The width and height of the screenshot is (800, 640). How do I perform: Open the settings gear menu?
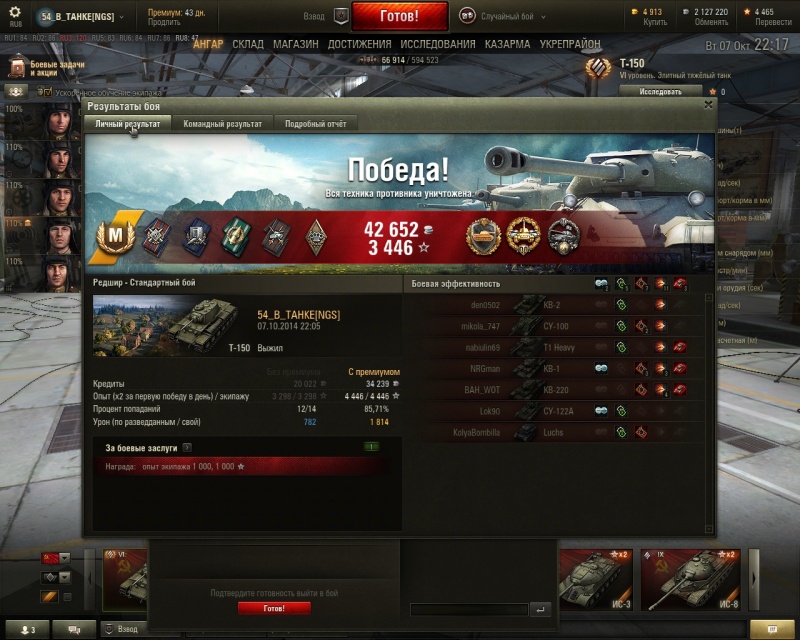click(x=15, y=14)
